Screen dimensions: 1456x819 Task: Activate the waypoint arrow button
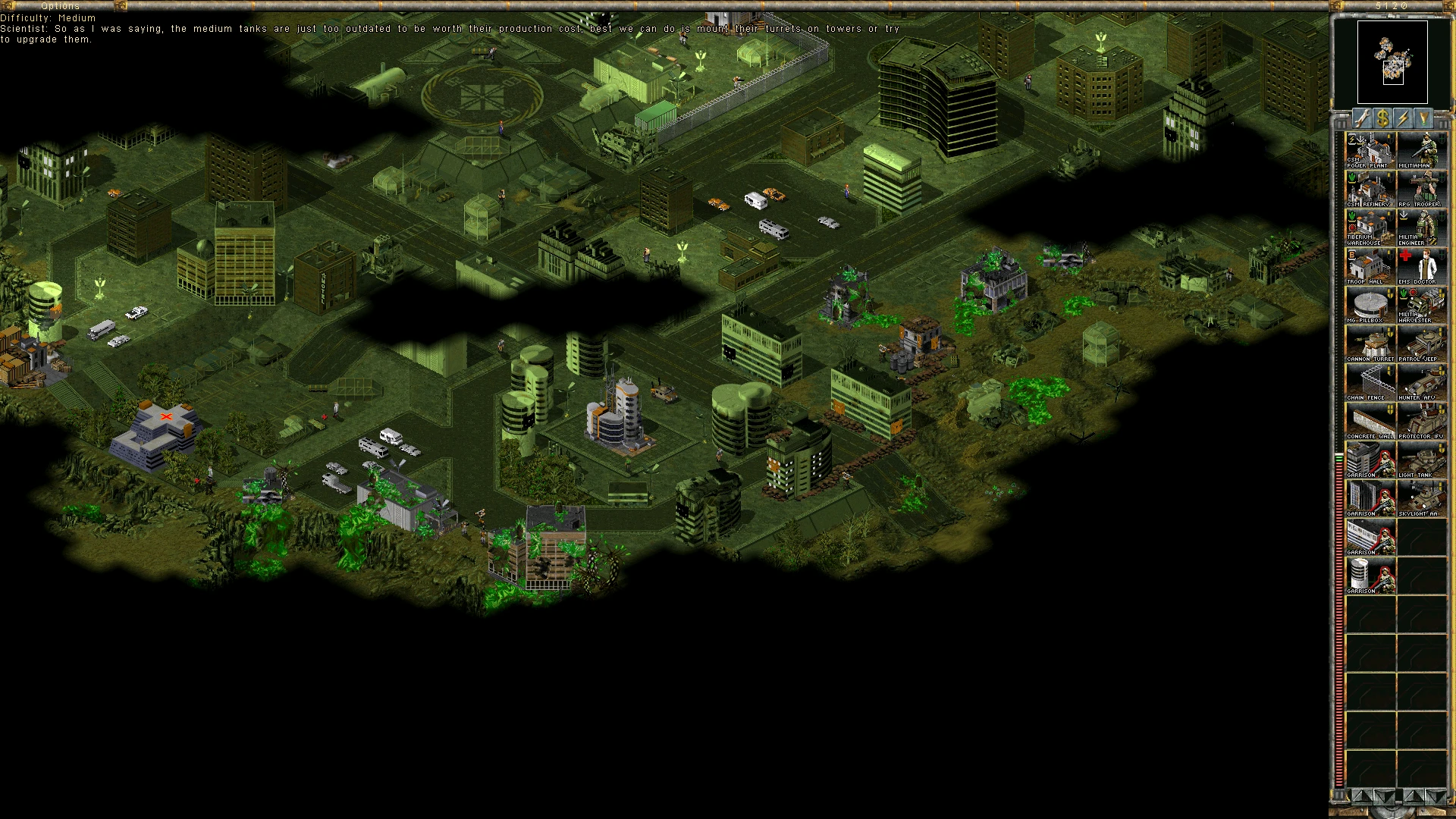(1423, 118)
